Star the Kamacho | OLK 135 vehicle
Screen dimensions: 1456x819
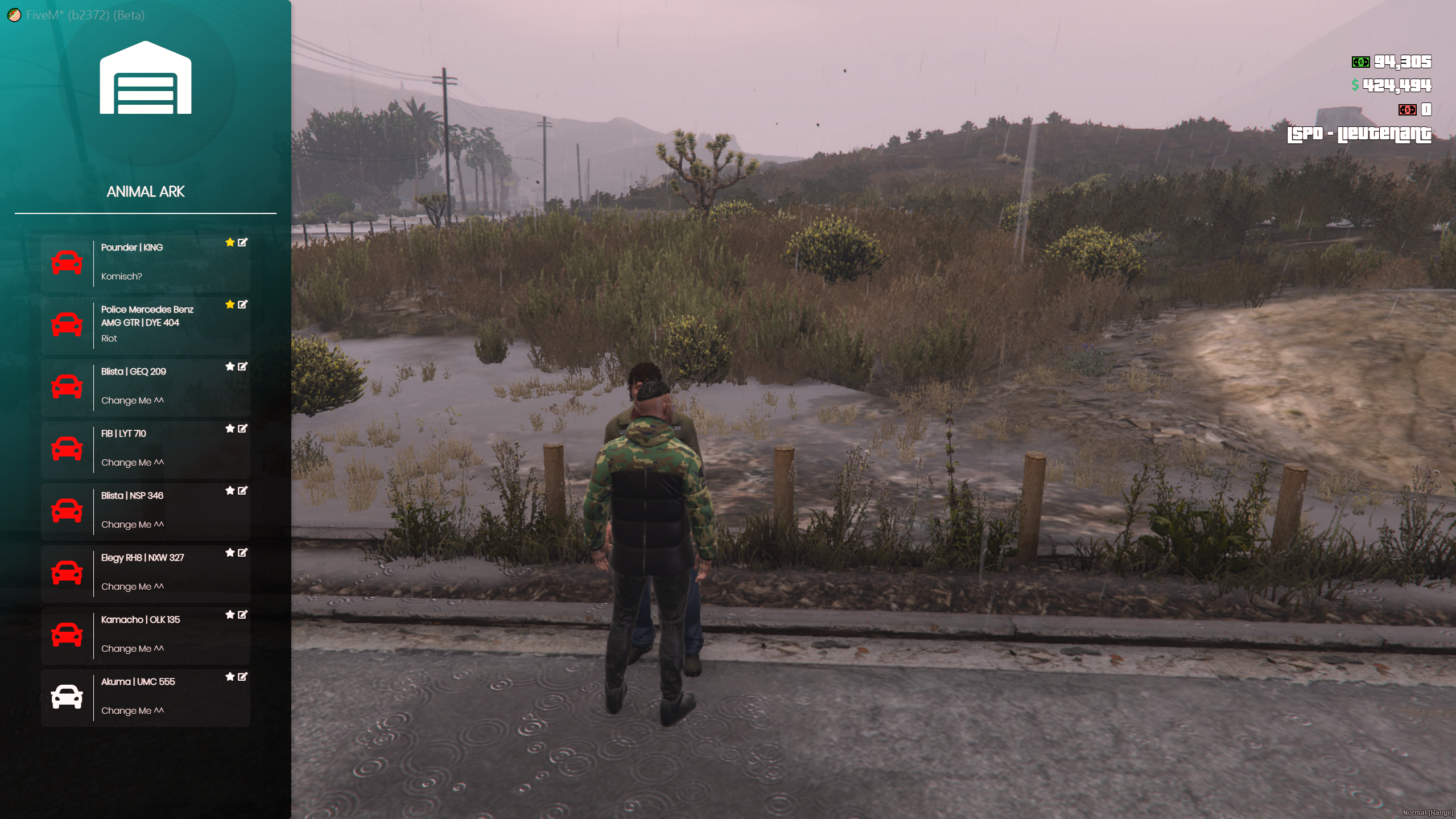230,615
